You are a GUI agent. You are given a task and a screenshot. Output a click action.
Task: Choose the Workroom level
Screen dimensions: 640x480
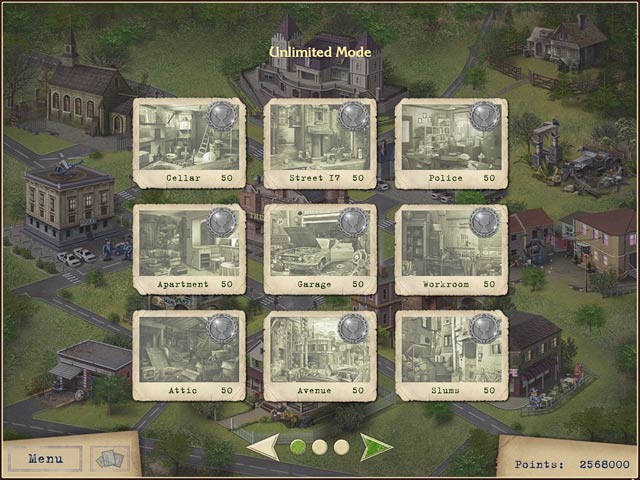click(x=451, y=250)
